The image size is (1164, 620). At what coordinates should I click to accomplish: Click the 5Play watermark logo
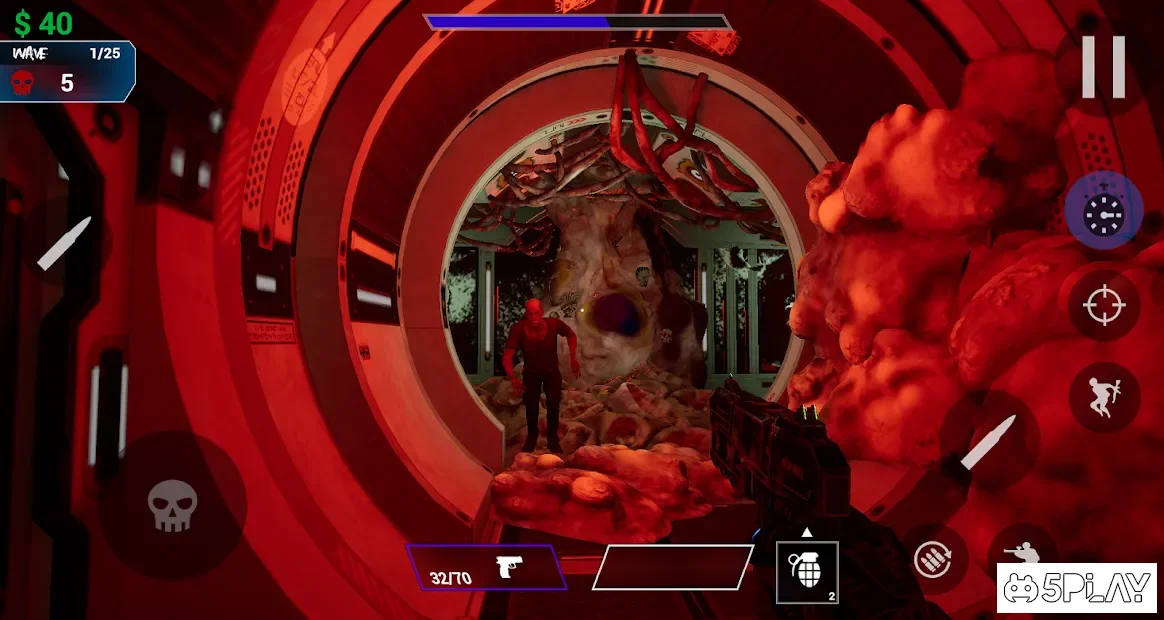tap(1076, 588)
